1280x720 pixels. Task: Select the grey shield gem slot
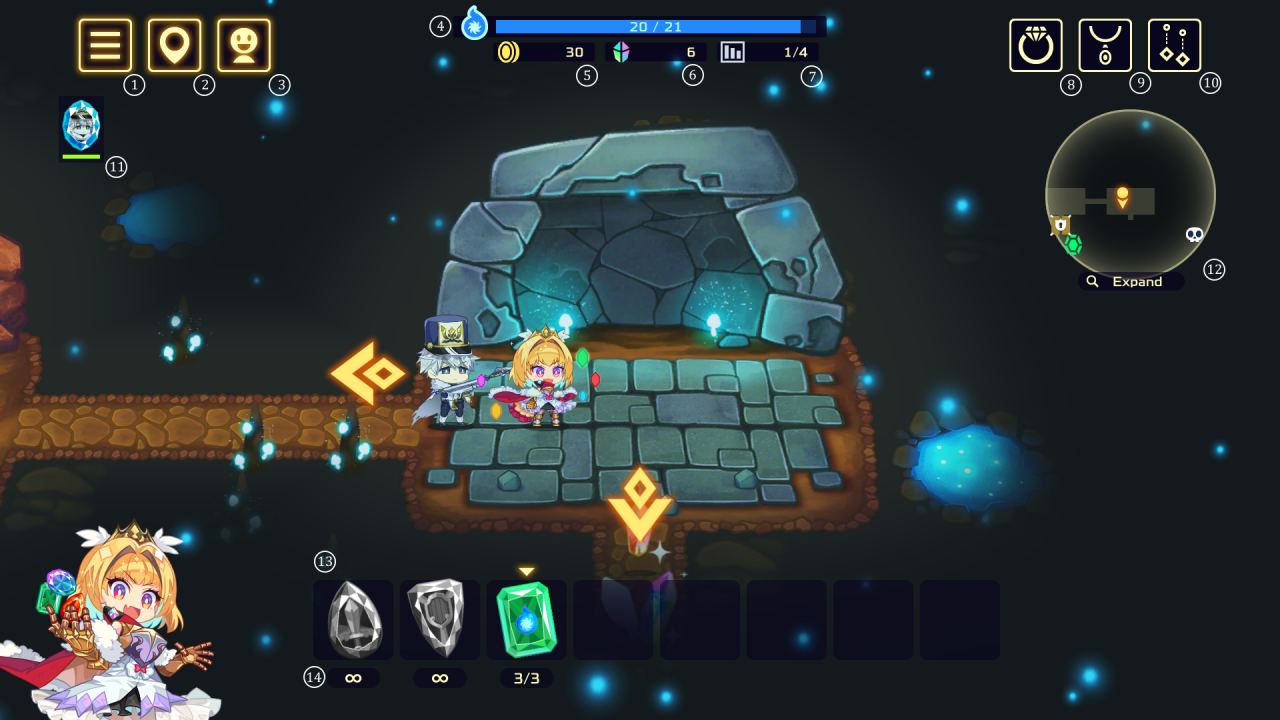(x=440, y=620)
